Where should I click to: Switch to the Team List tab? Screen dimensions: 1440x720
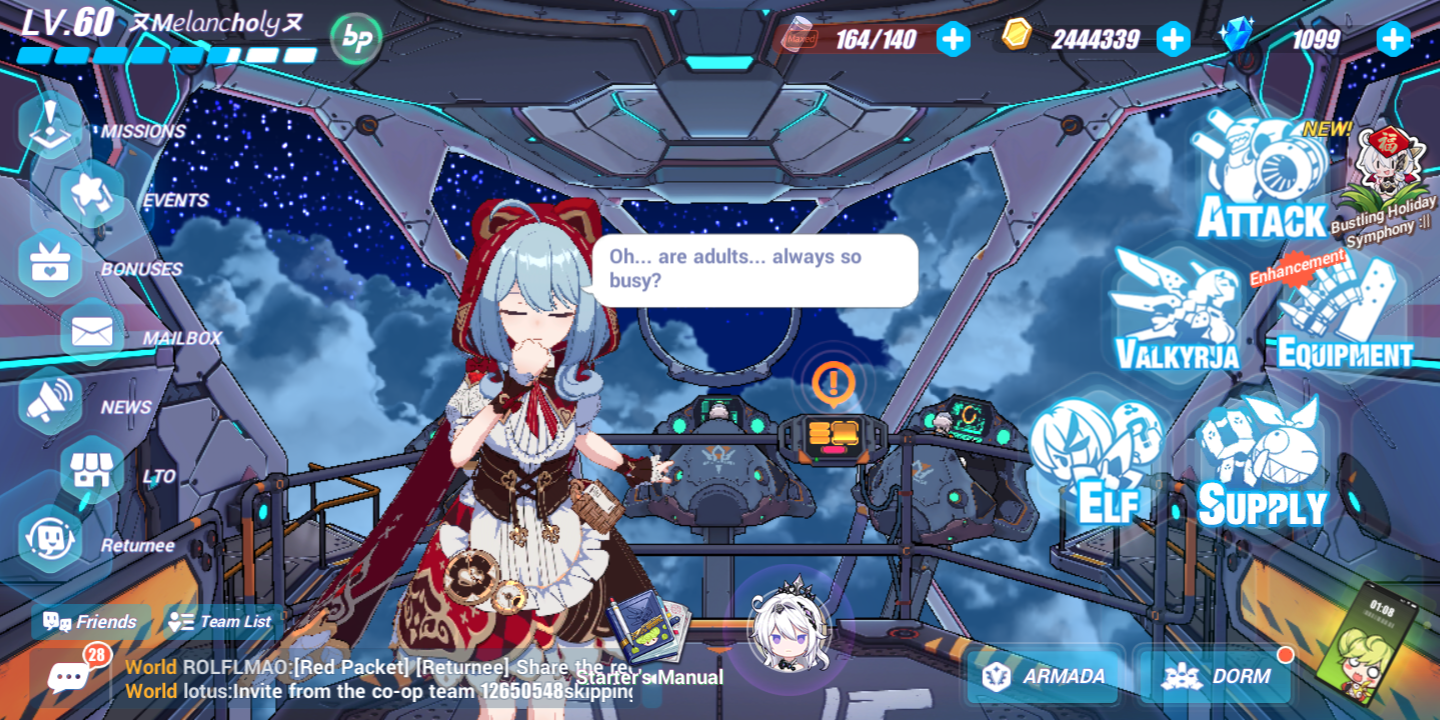(220, 622)
